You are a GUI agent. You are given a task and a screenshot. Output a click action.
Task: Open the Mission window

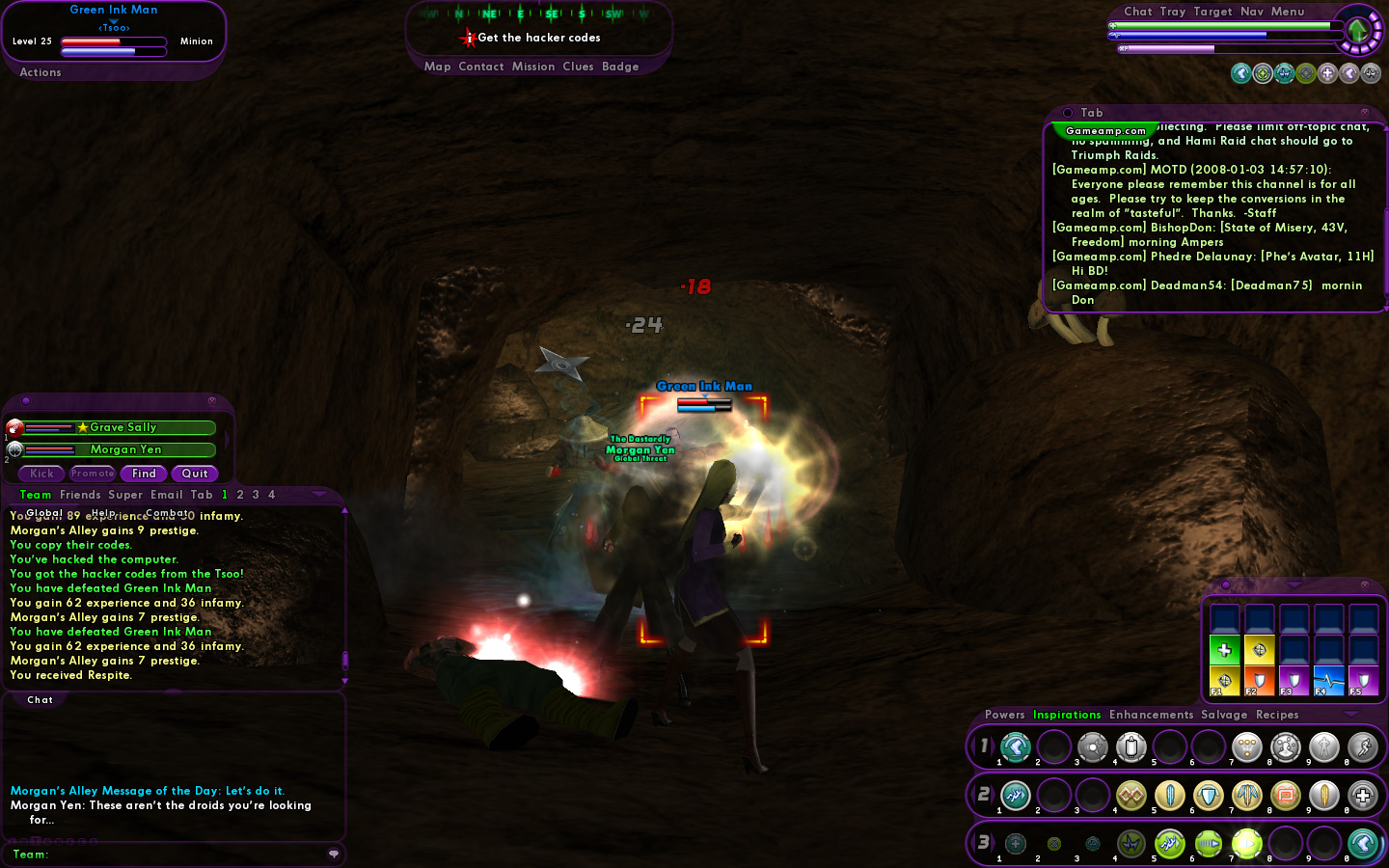[533, 67]
